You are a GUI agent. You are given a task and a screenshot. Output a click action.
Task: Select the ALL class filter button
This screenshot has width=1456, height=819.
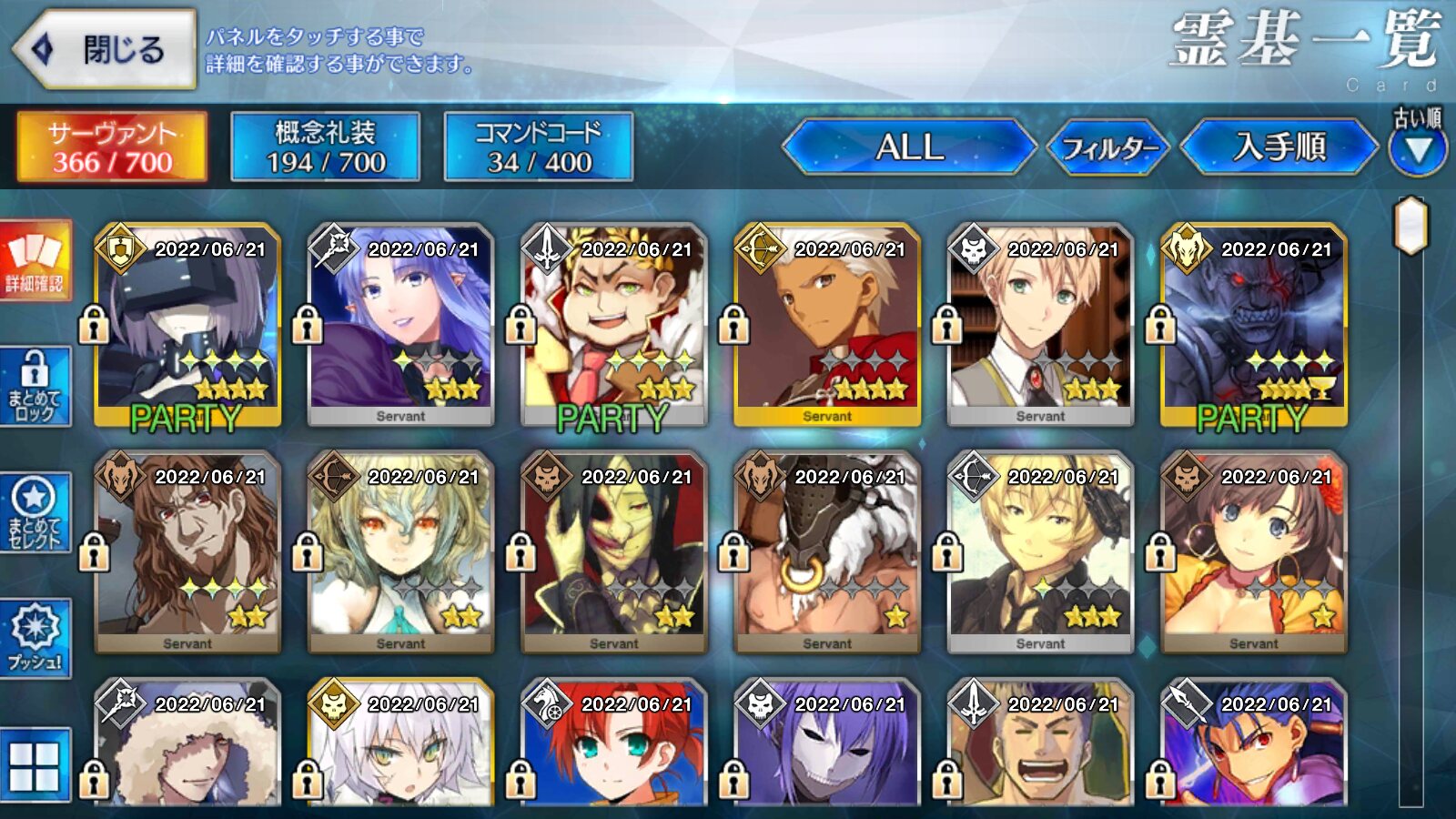(908, 147)
